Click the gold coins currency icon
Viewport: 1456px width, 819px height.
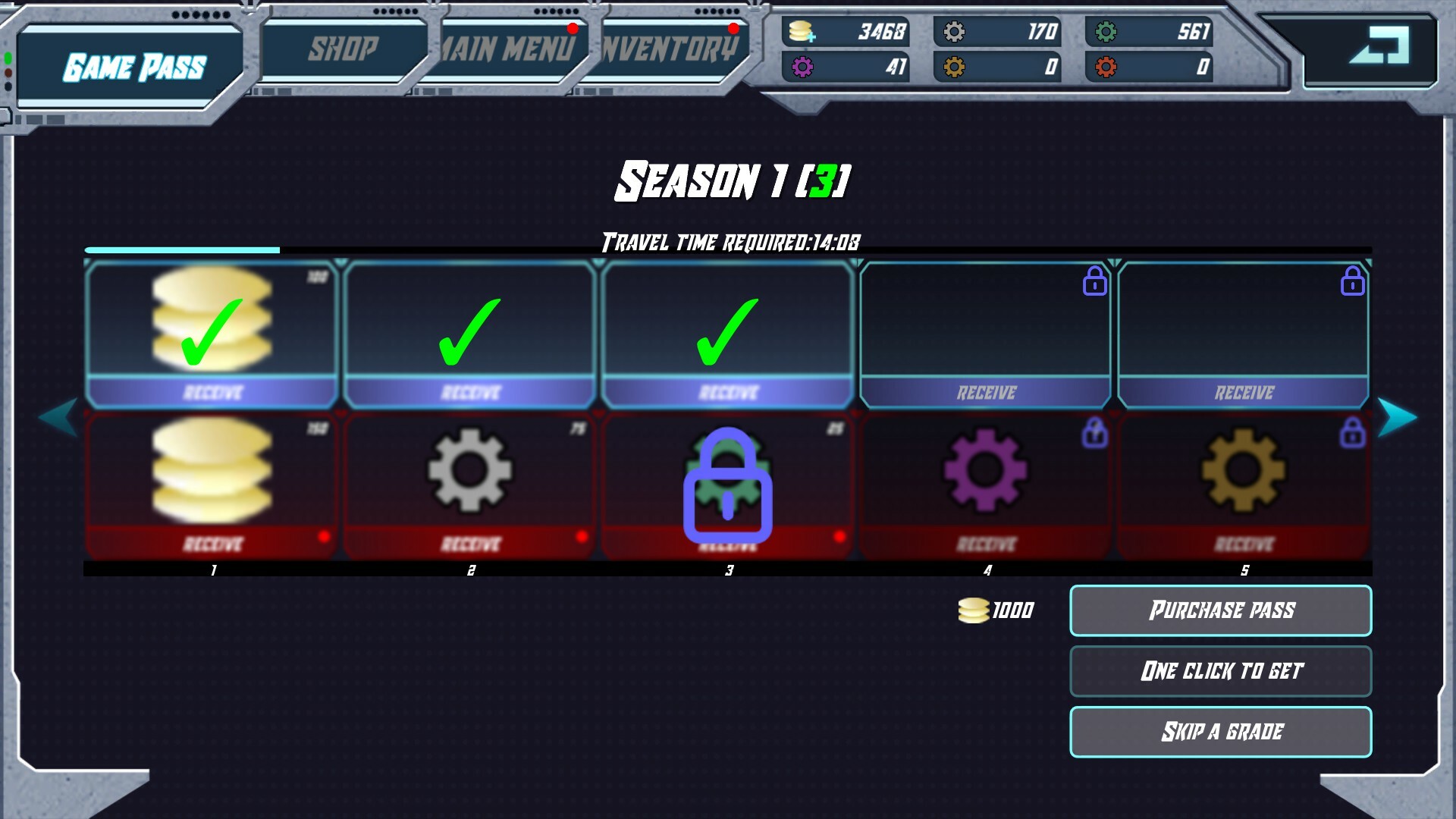801,33
